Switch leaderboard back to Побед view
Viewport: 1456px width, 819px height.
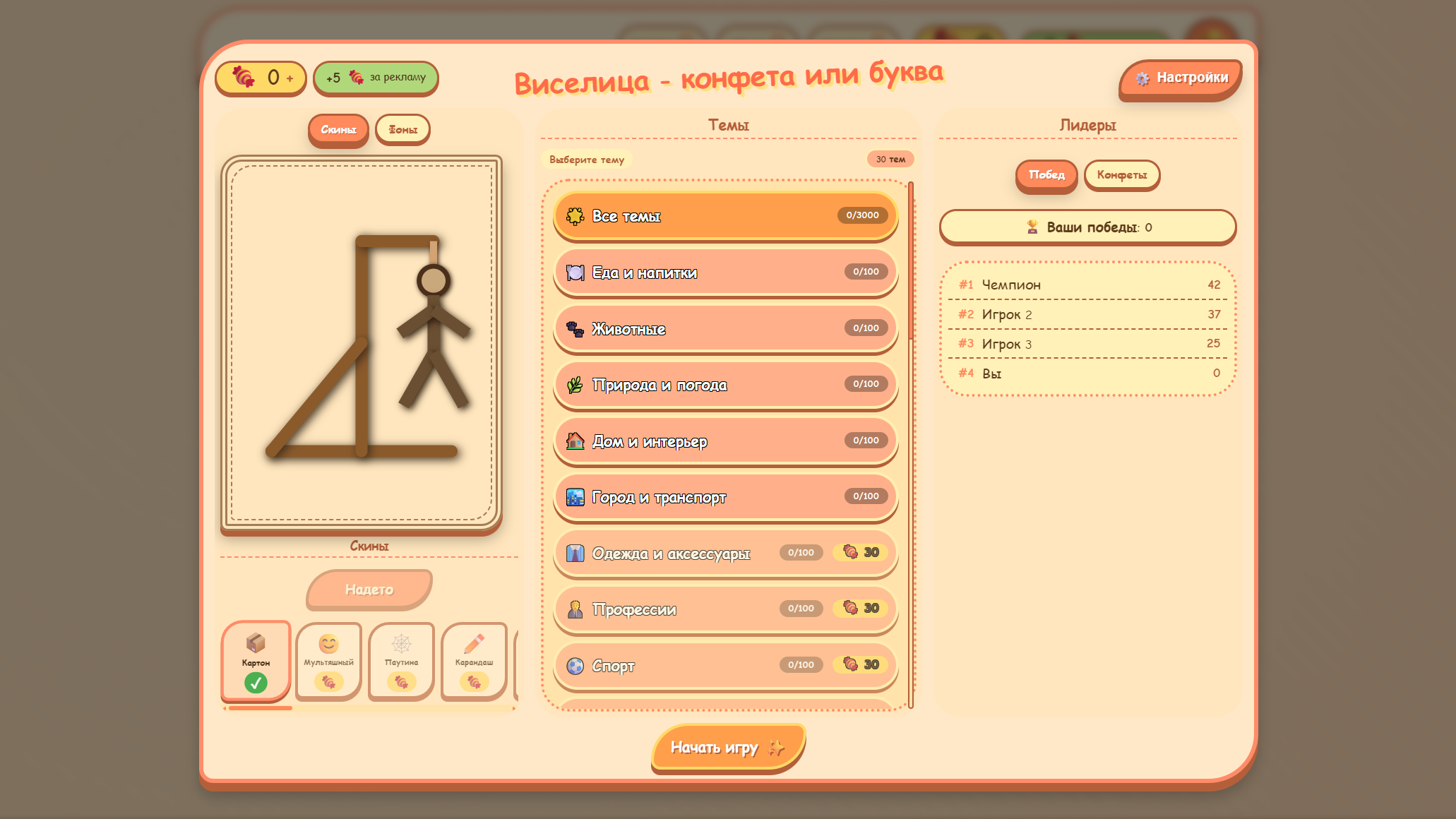(1046, 175)
